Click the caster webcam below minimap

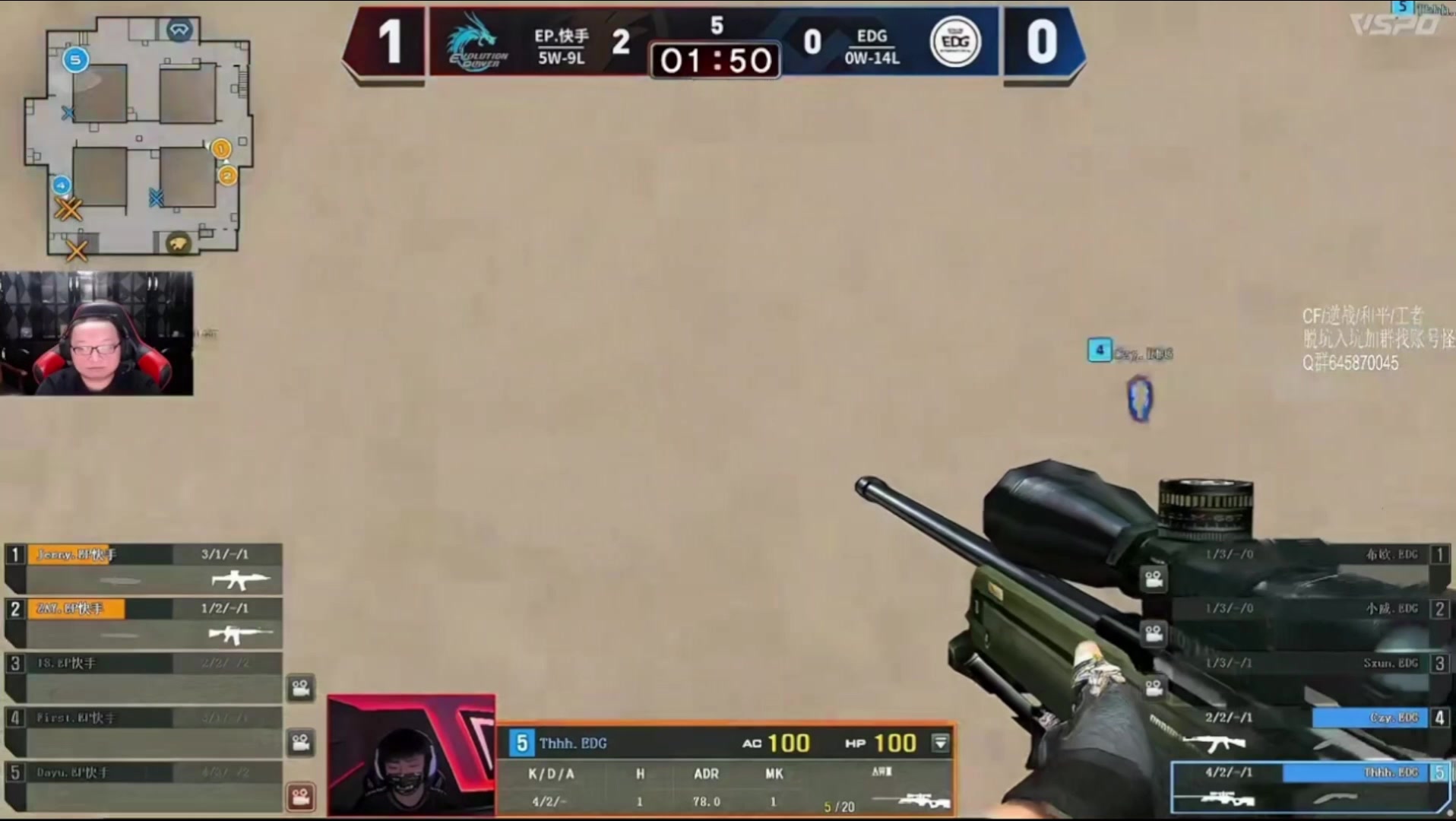tap(97, 334)
